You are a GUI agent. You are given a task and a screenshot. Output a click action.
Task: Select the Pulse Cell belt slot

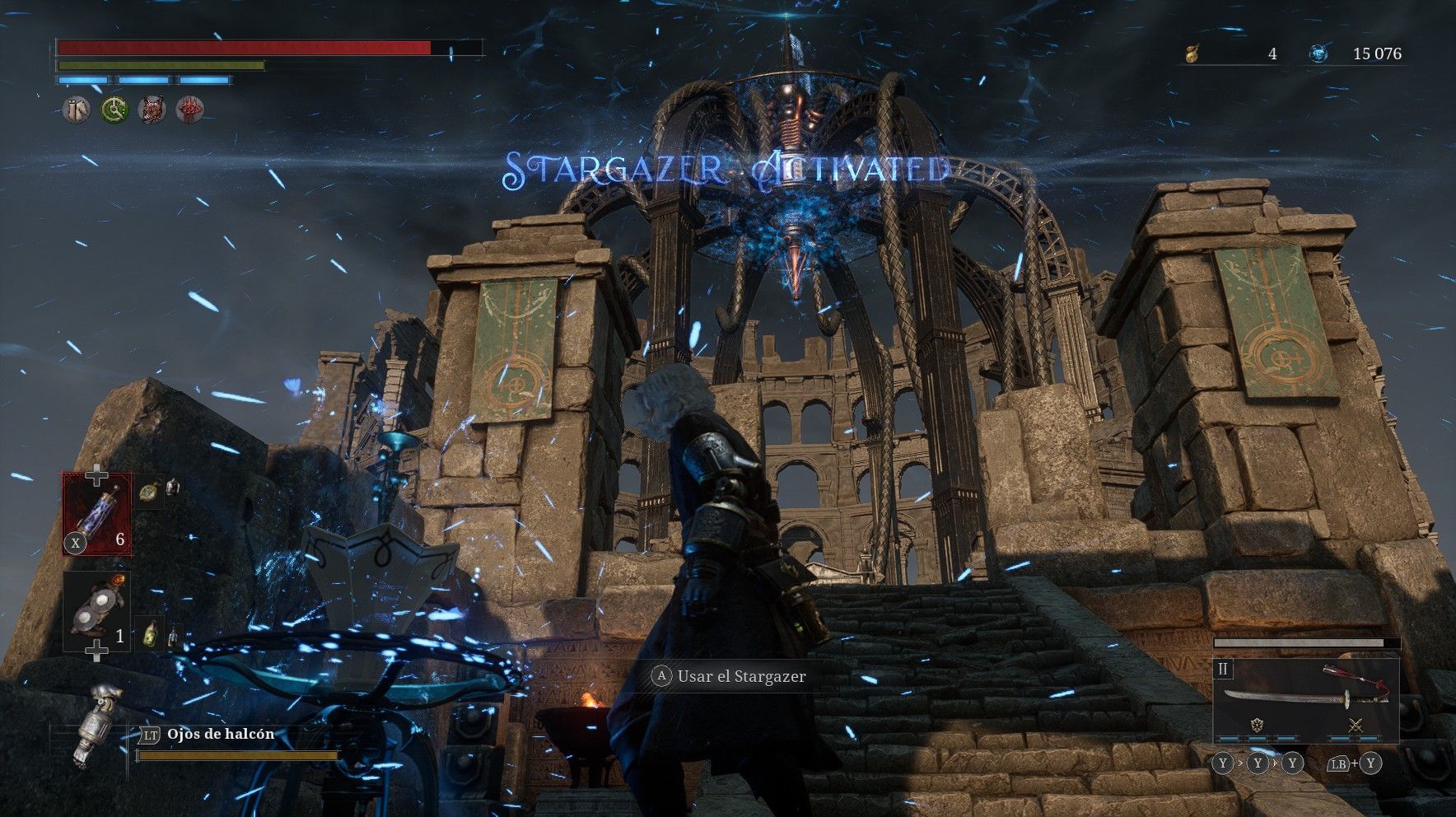click(97, 514)
